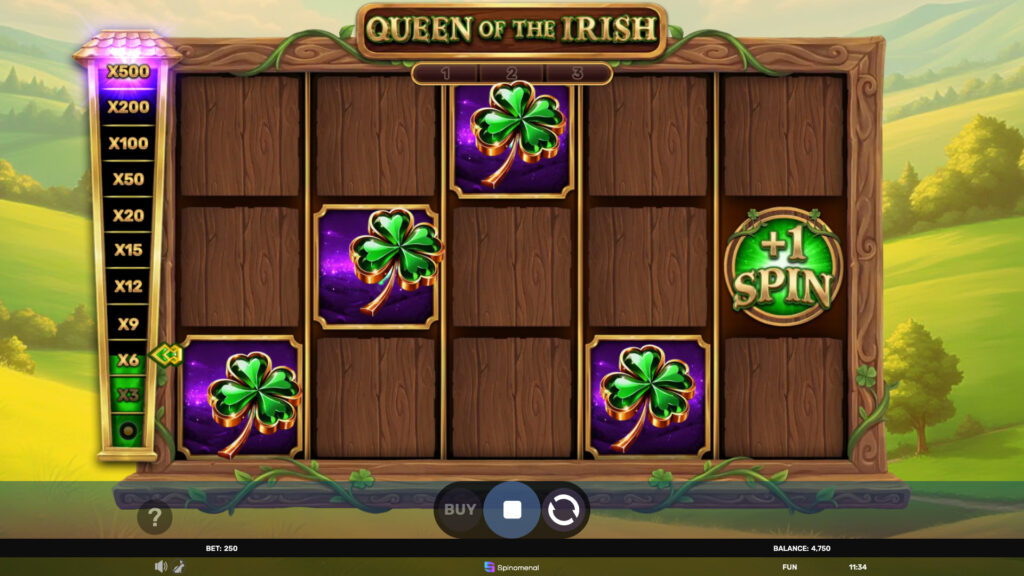This screenshot has width=1024, height=576.
Task: Stop the spin with the square button
Action: tap(512, 510)
